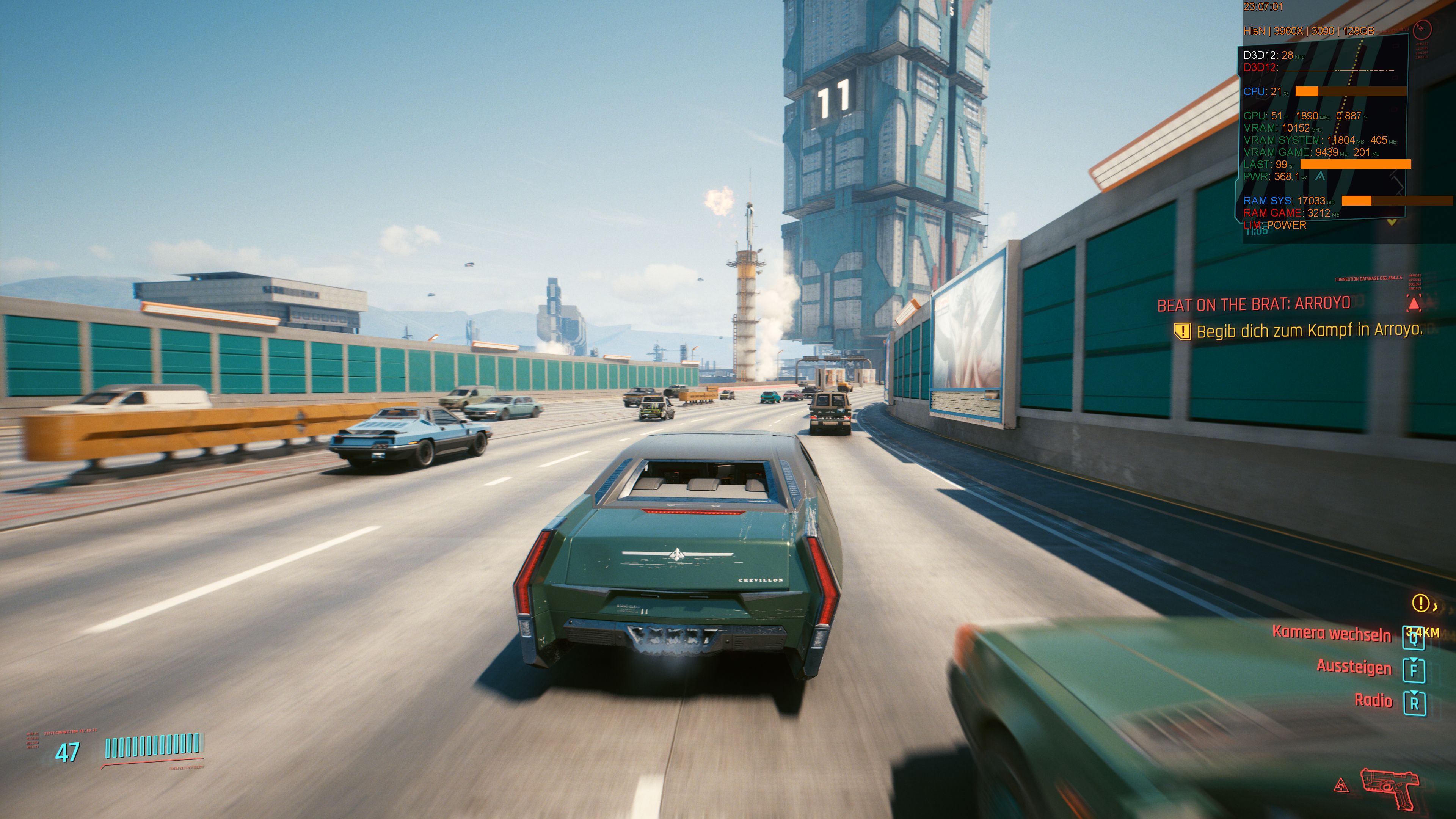
Task: Toggle the Radio using the R key prompt
Action: coord(1415,704)
